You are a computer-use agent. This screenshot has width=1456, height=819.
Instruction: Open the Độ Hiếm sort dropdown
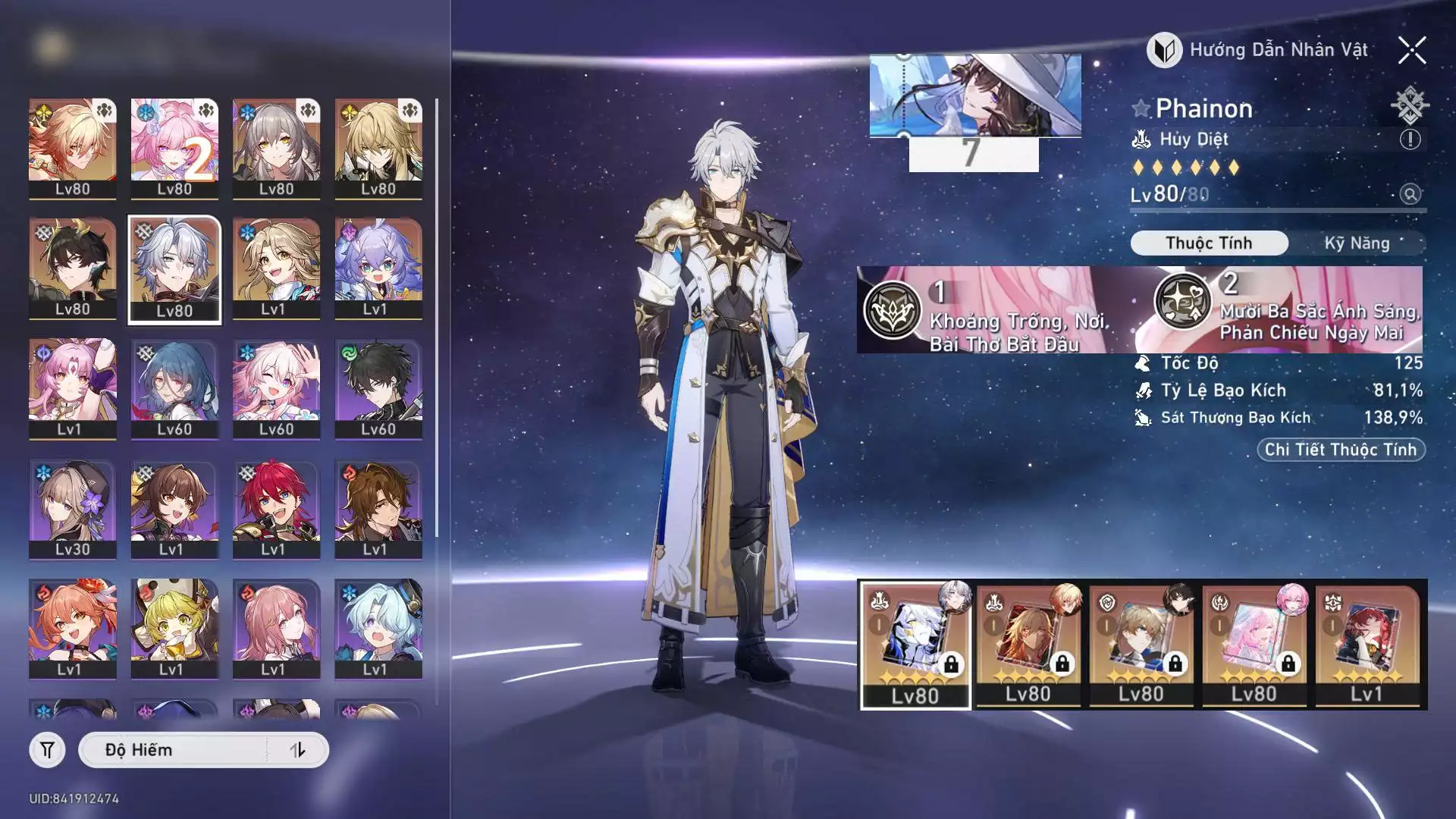[174, 750]
